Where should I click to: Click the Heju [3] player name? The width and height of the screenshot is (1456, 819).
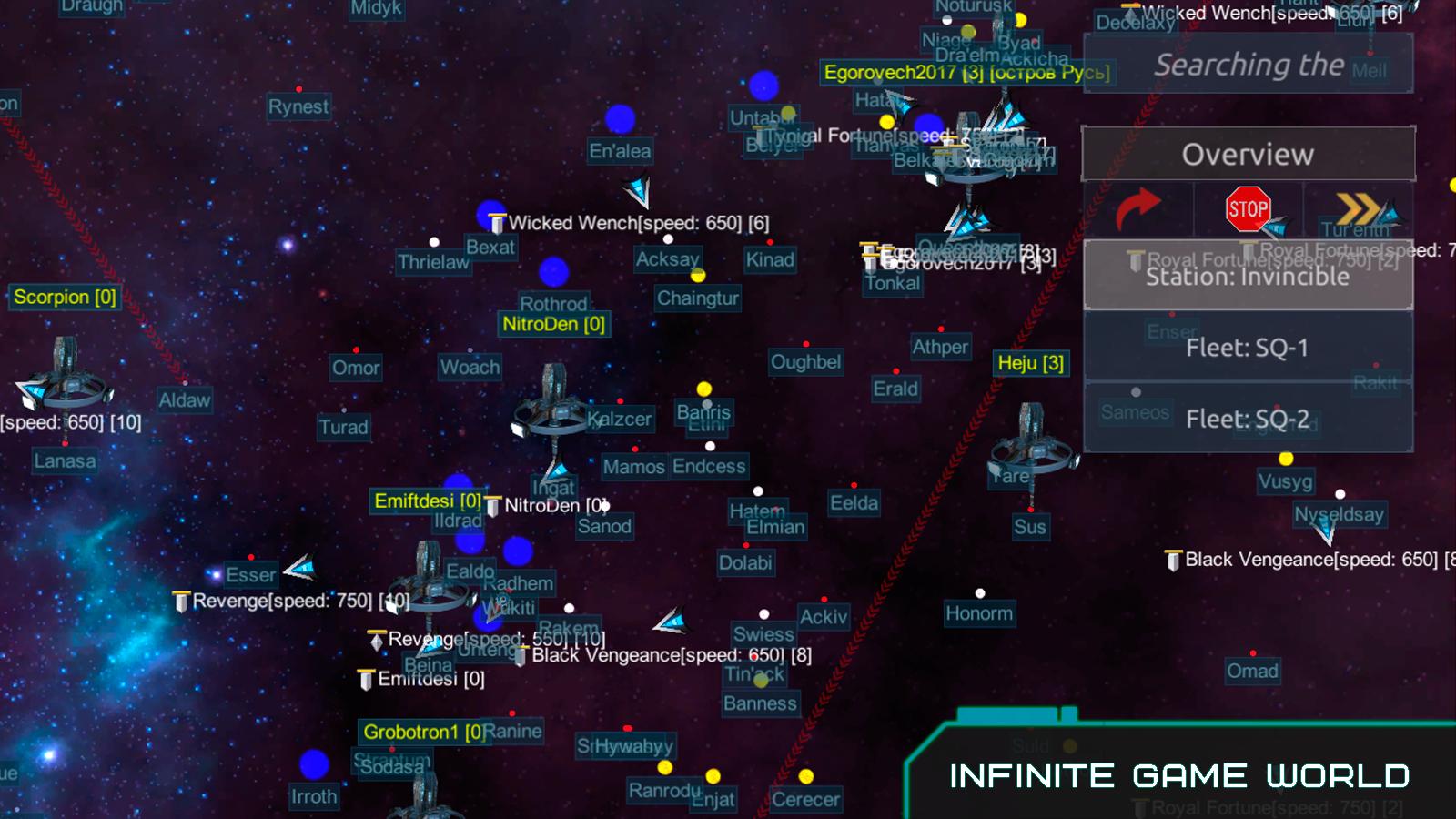(x=1032, y=363)
